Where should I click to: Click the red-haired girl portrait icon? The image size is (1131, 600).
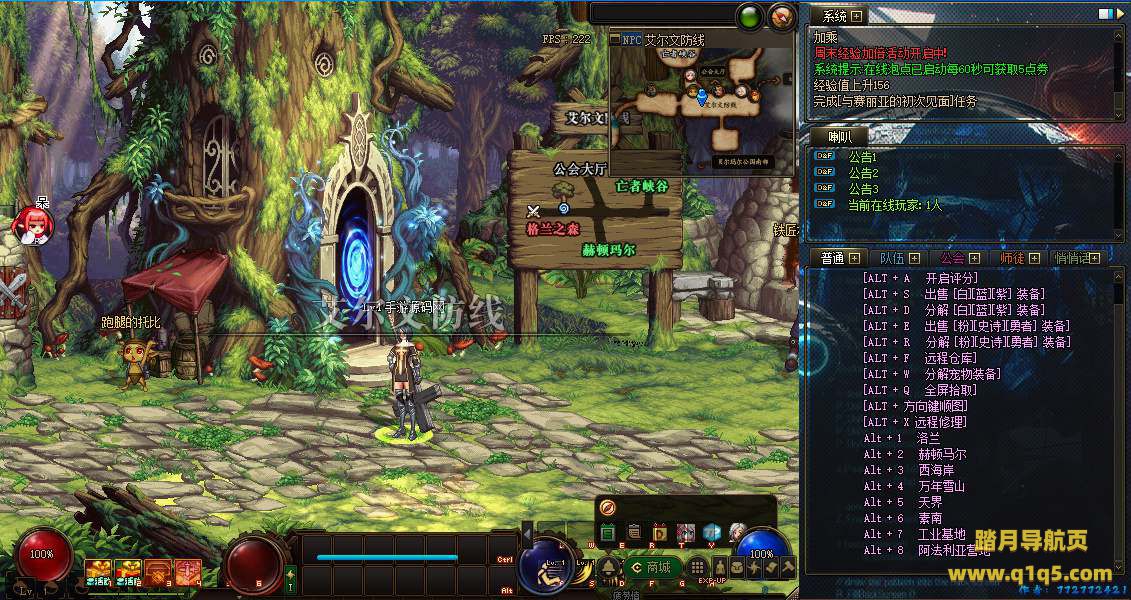(30, 224)
